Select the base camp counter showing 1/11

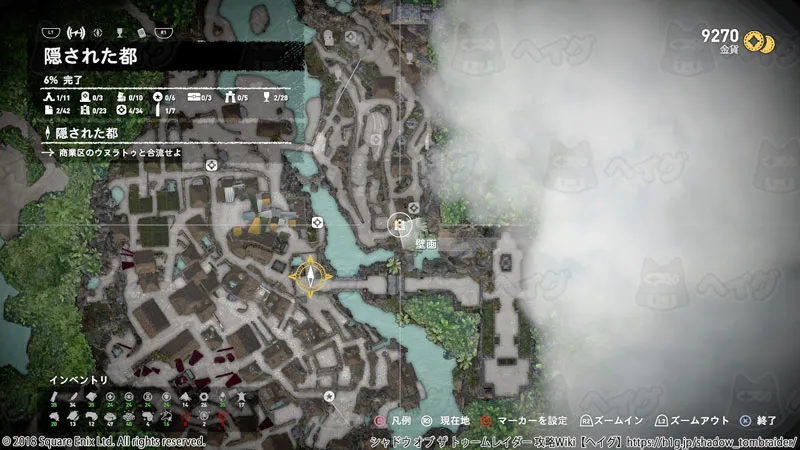56,96
